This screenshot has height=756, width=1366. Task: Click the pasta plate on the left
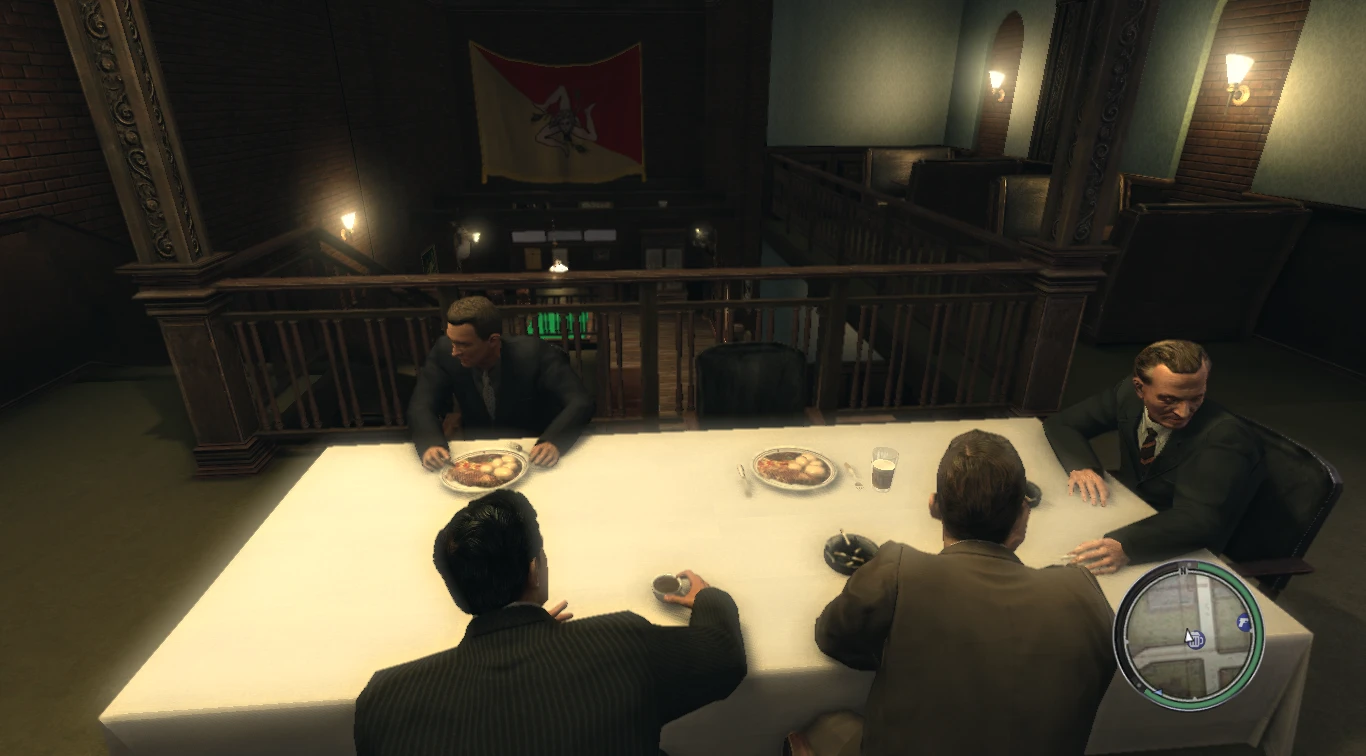tap(487, 470)
